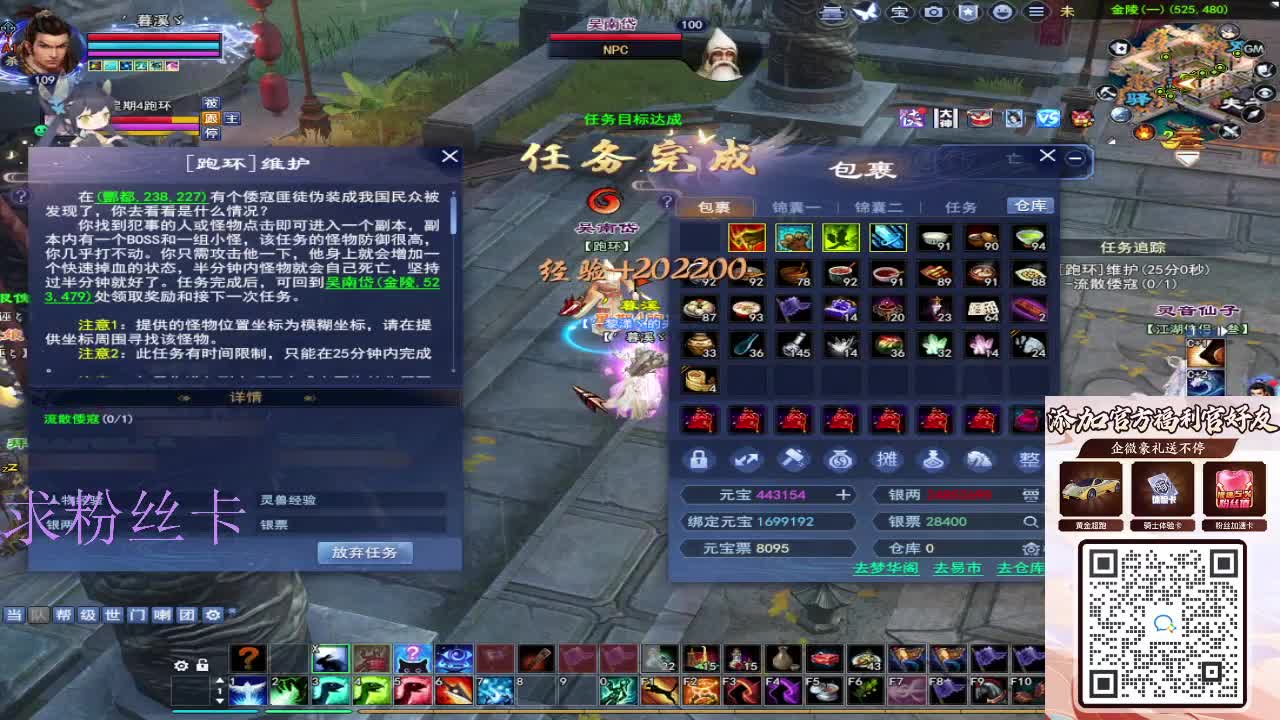Toggle the 帮 guild chat channel
Viewport: 1280px width, 720px height.
[x=62, y=617]
